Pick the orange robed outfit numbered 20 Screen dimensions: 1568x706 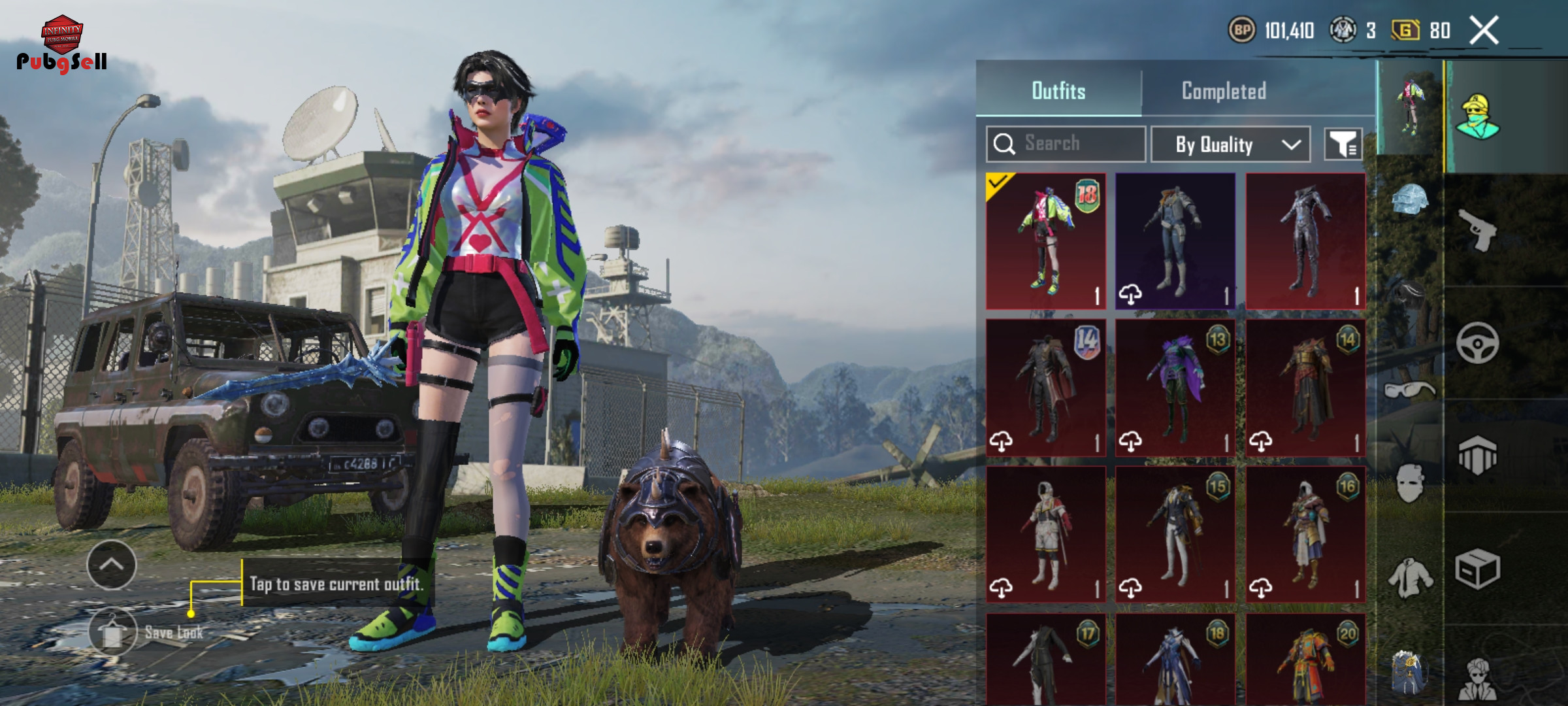click(x=1305, y=659)
